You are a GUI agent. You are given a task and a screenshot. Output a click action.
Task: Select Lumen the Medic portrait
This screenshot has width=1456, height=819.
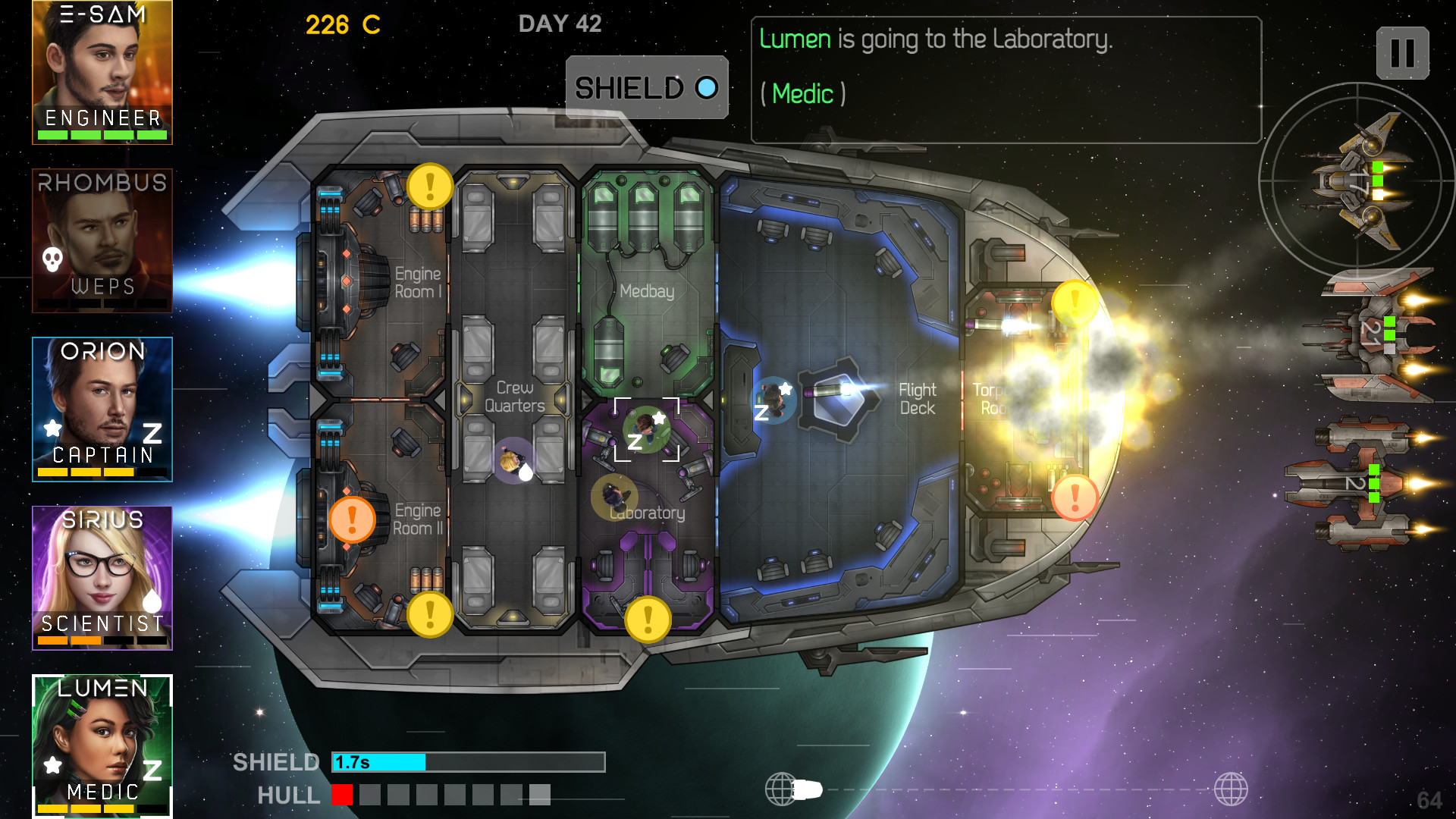tap(102, 745)
